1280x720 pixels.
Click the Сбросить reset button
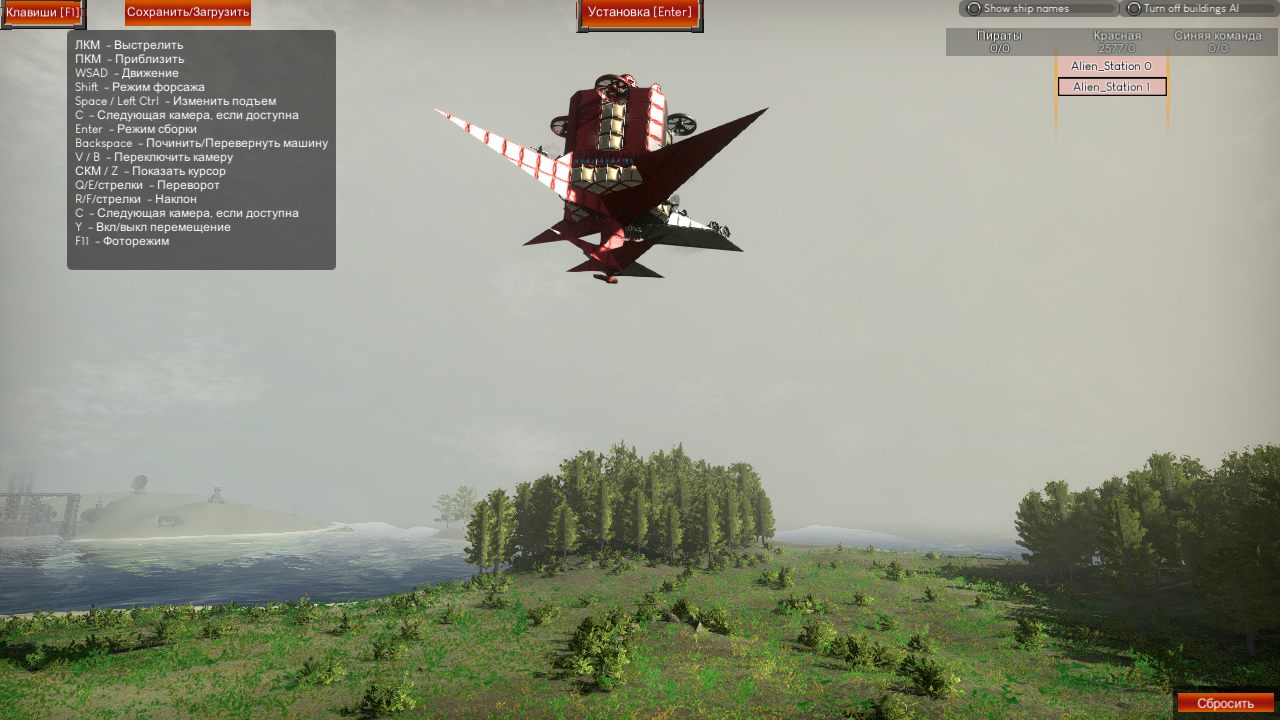pyautogui.click(x=1225, y=703)
